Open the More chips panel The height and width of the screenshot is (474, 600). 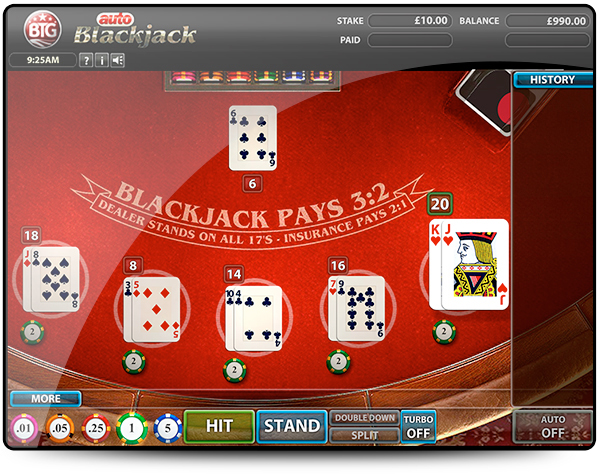[45, 398]
